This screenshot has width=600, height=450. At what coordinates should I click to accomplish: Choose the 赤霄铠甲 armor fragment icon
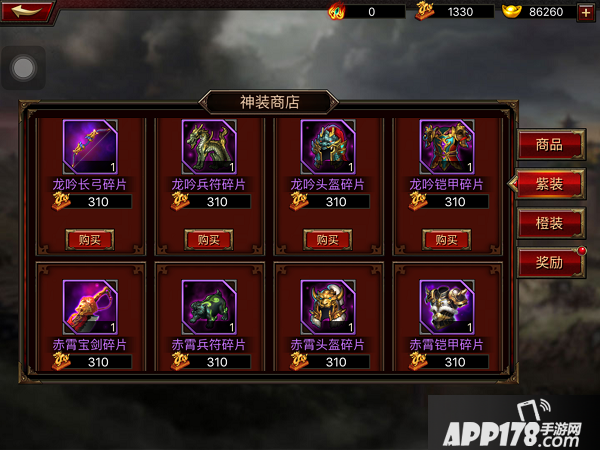point(446,306)
